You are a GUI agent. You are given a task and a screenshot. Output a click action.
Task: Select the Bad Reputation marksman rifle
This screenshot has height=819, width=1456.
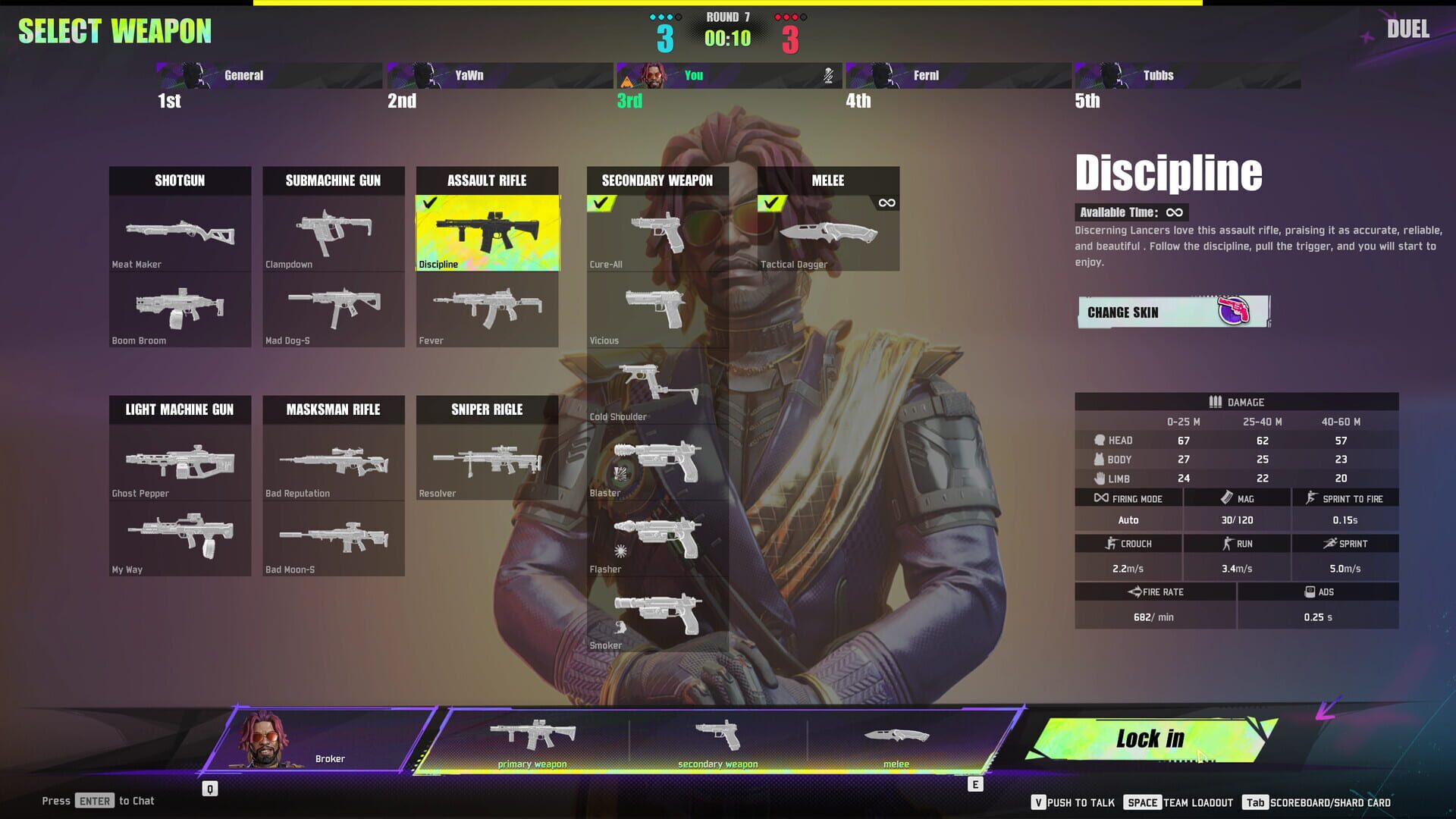tap(334, 463)
